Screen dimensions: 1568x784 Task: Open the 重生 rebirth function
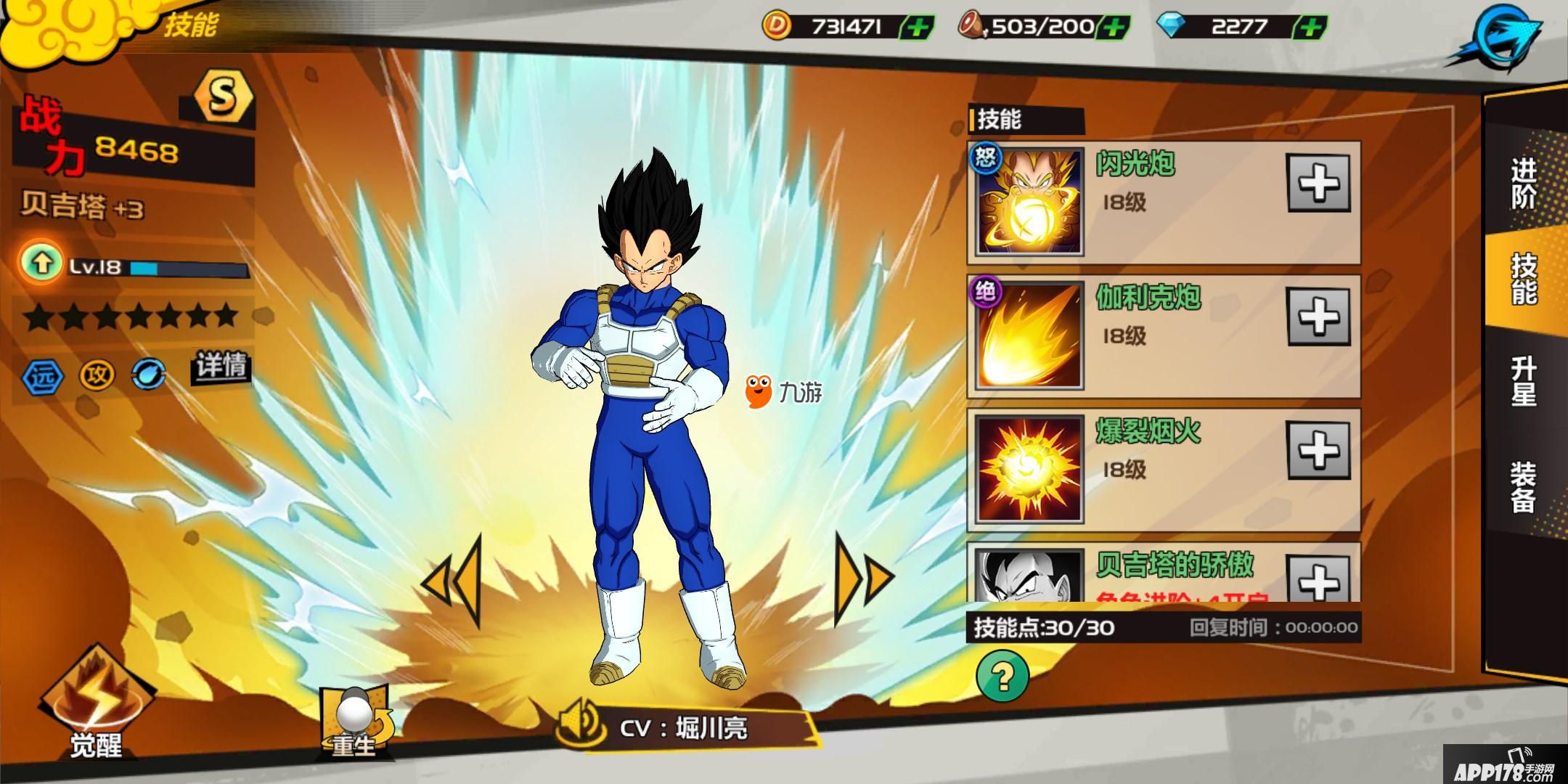click(x=355, y=719)
